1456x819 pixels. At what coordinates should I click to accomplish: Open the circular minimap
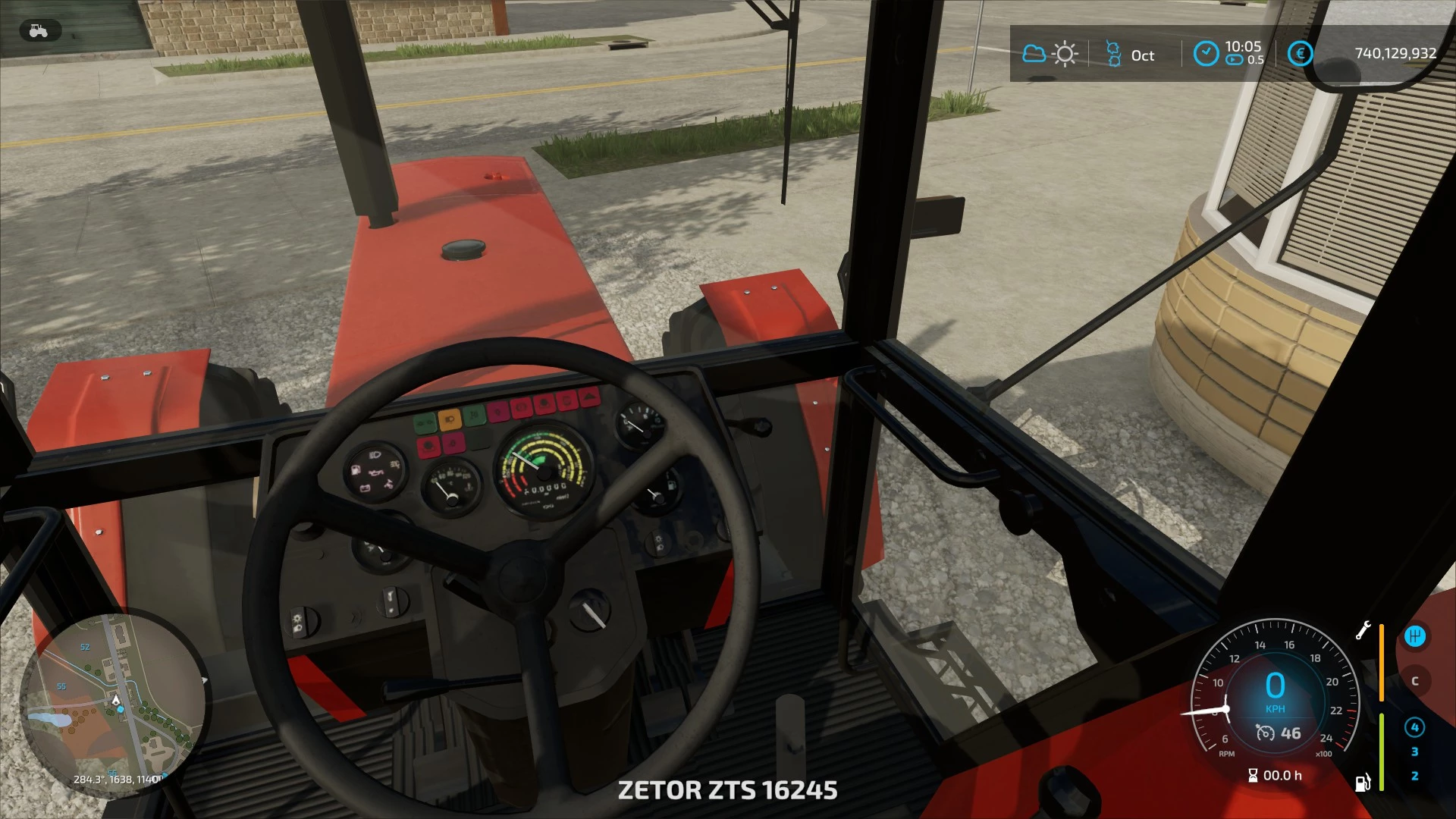[x=114, y=704]
